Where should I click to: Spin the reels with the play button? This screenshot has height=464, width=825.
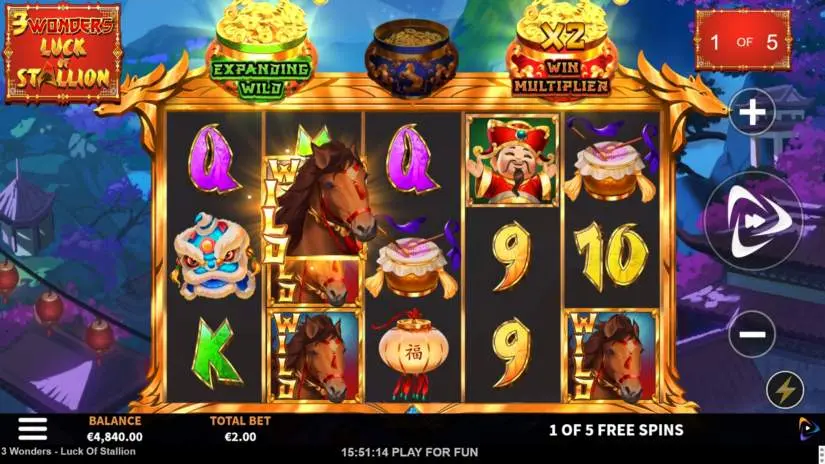[752, 223]
